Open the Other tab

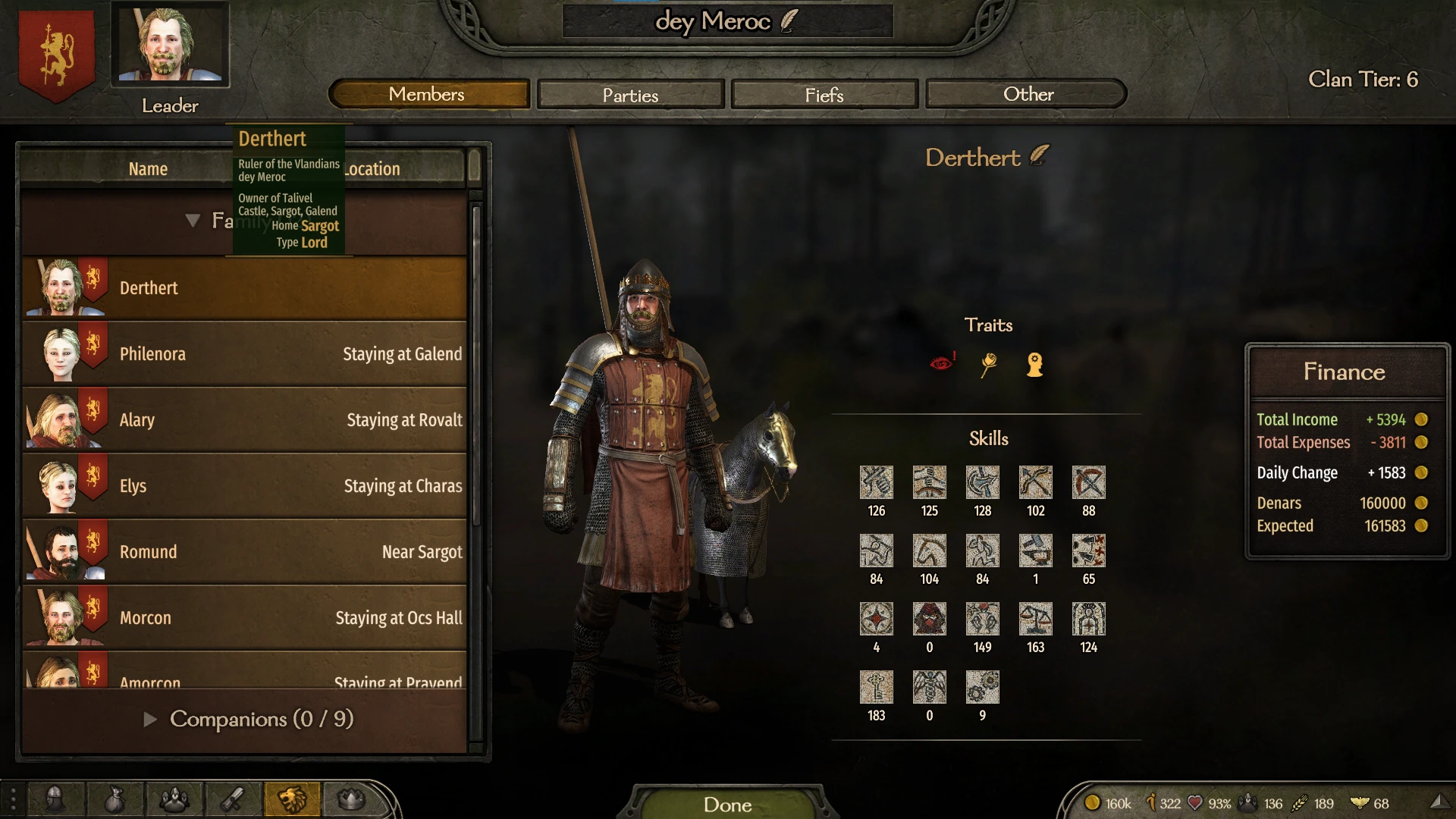(x=1025, y=94)
